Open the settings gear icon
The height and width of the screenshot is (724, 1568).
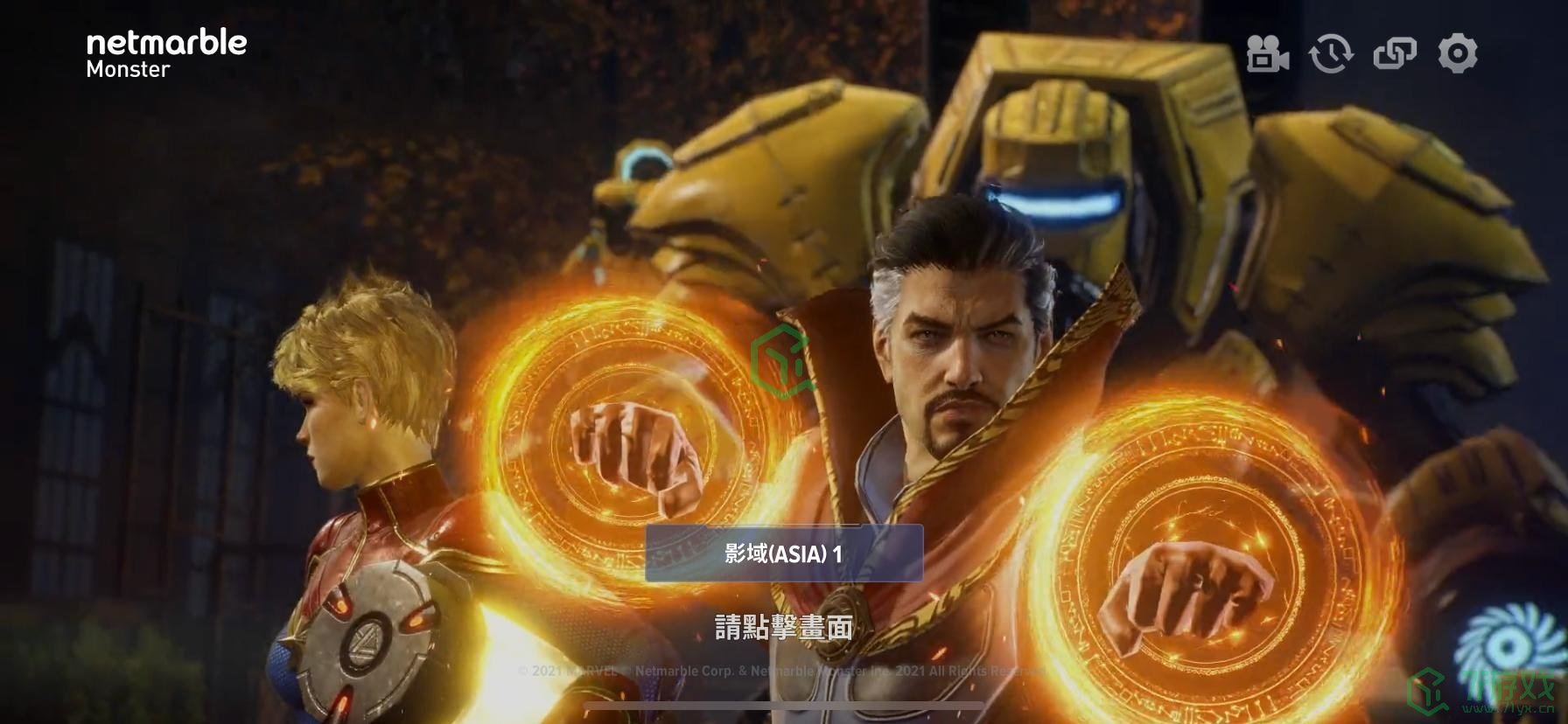[x=1457, y=53]
